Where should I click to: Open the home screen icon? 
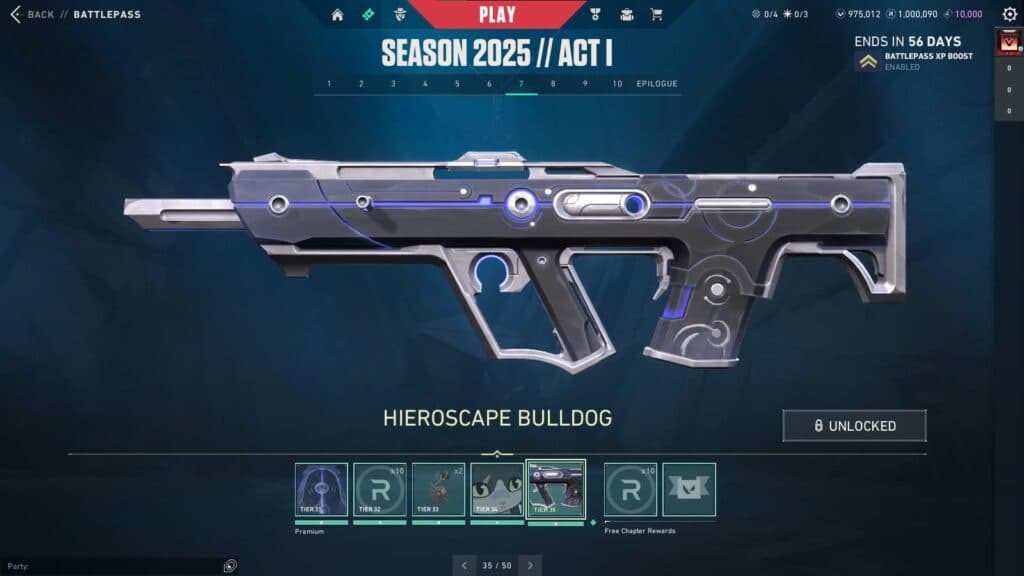click(337, 15)
